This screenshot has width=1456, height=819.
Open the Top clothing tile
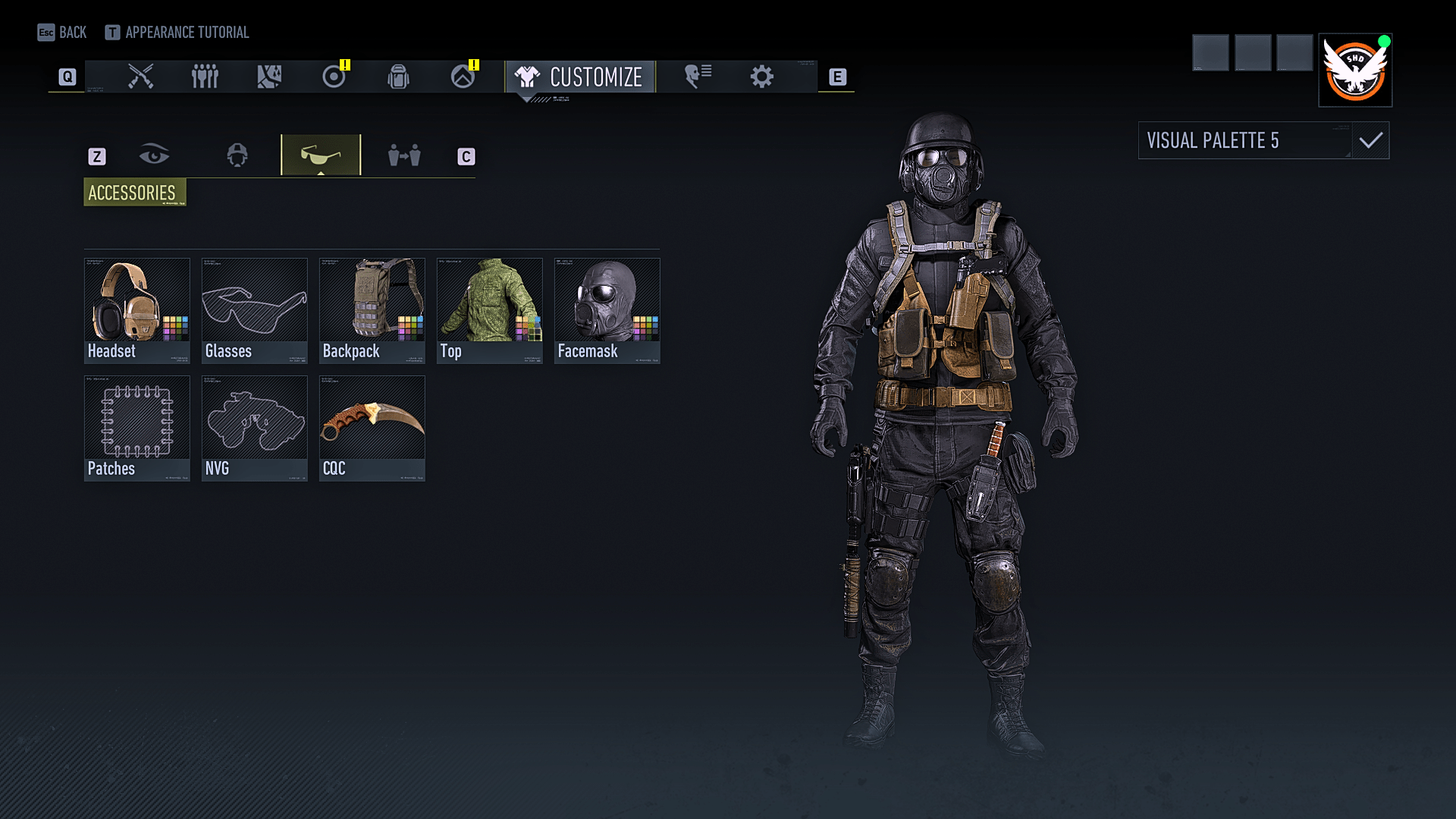(x=489, y=310)
